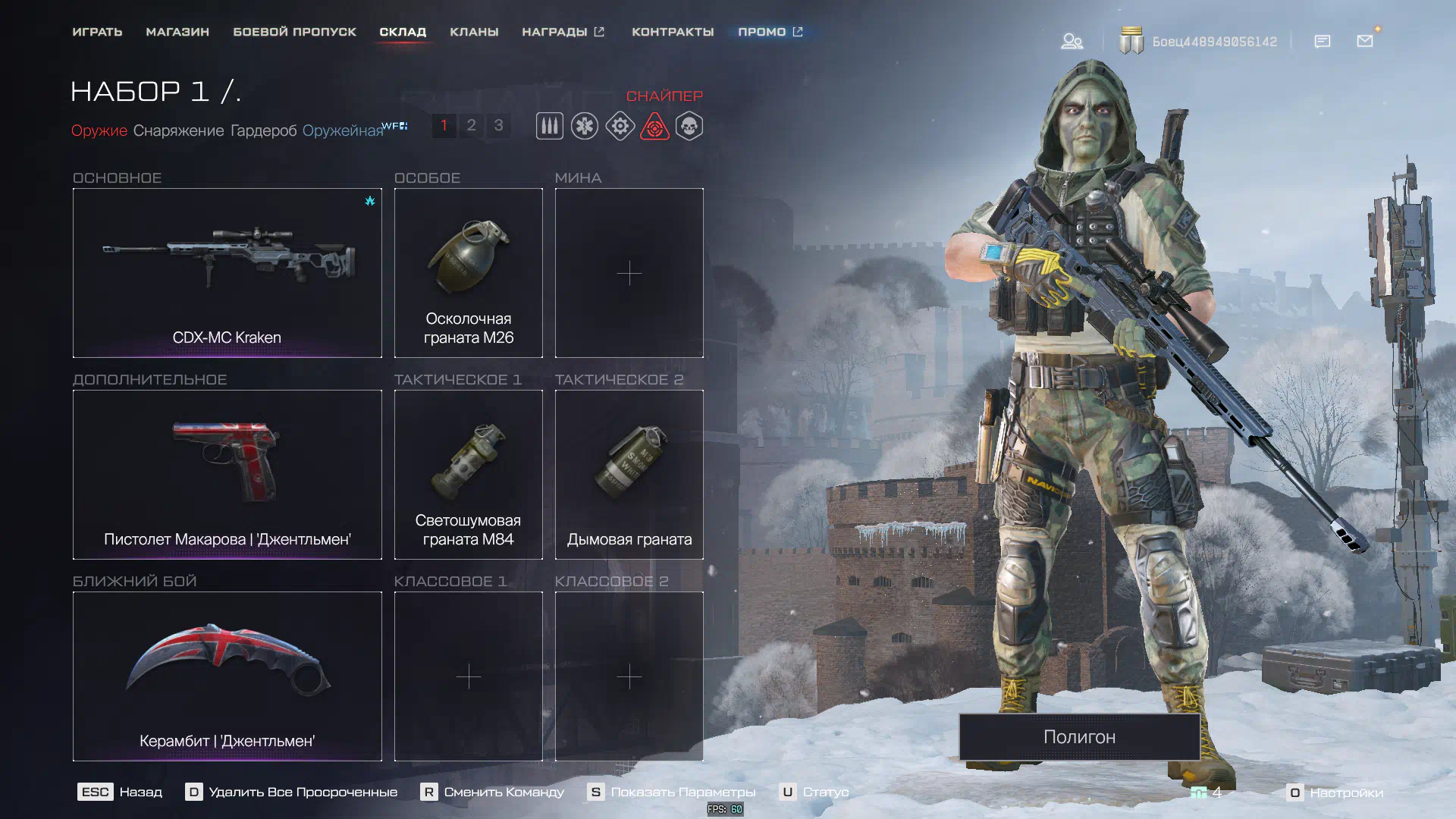The height and width of the screenshot is (819, 1456).
Task: Open the Оружейная tab
Action: 343,130
